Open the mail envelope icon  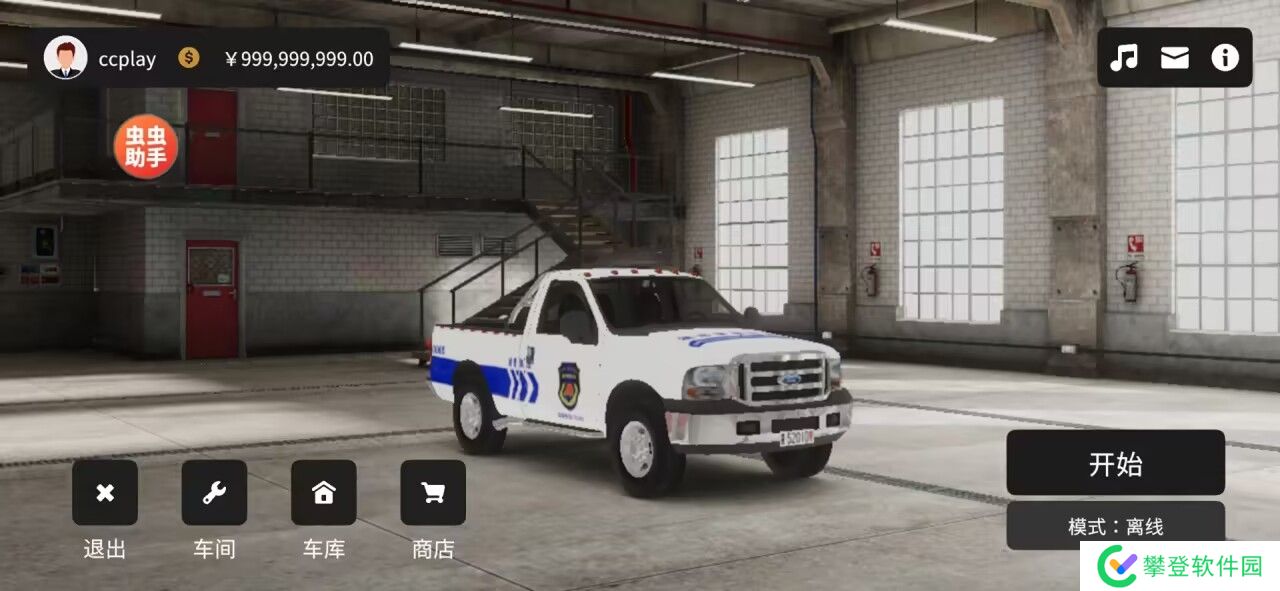pos(1175,58)
